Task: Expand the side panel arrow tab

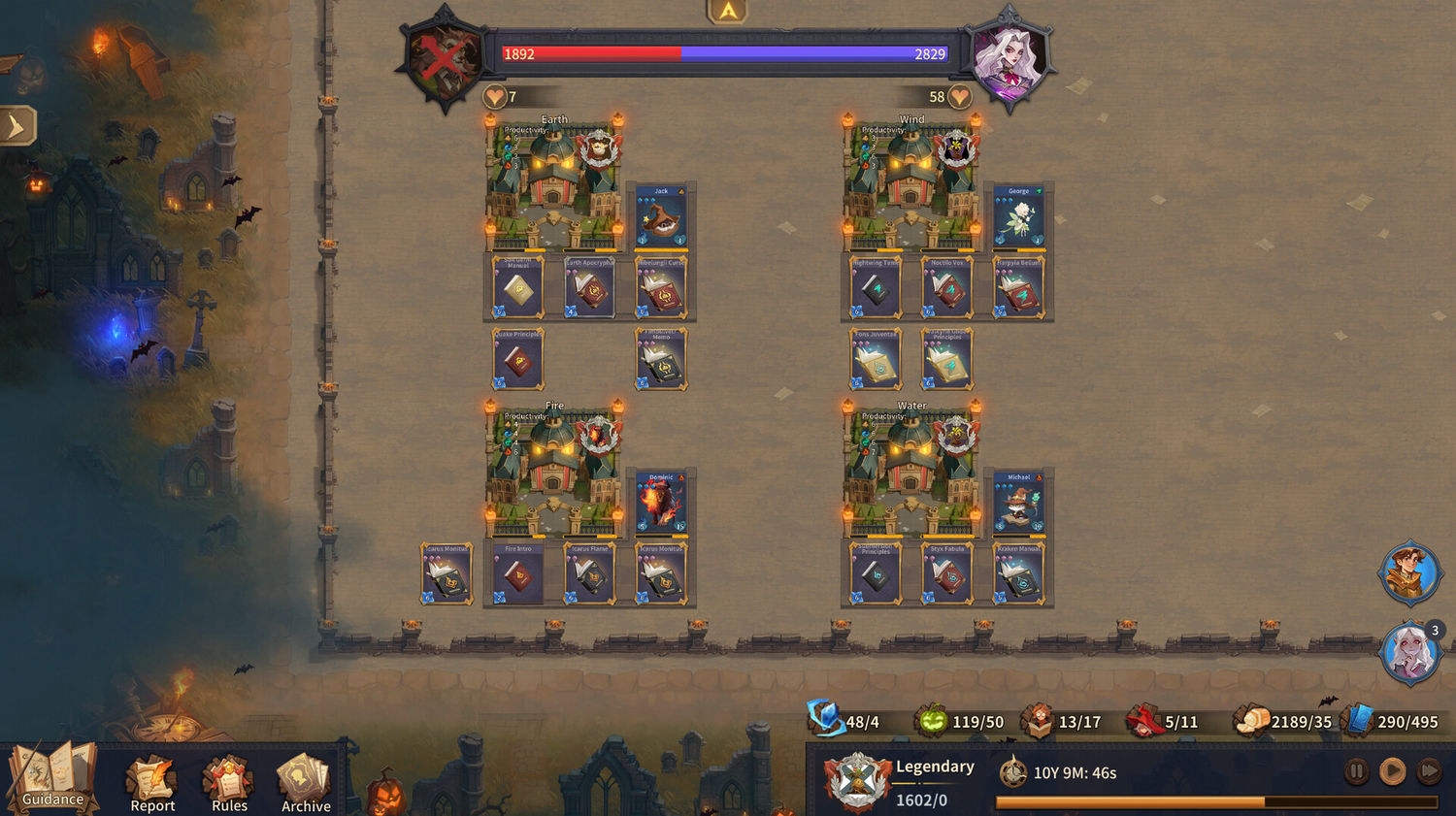Action: point(17,126)
